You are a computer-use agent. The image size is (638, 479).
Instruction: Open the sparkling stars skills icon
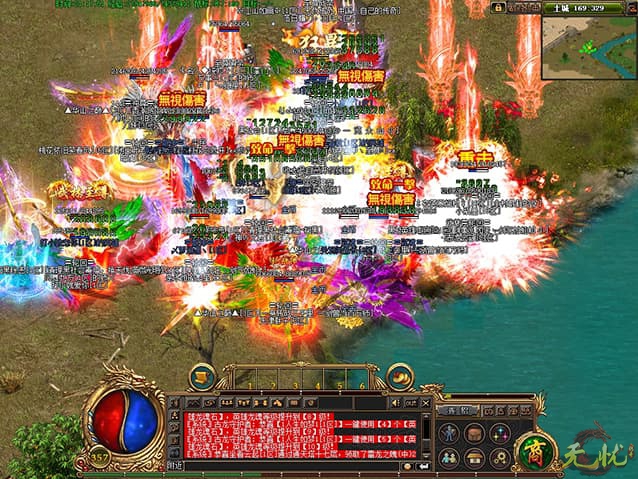click(499, 433)
